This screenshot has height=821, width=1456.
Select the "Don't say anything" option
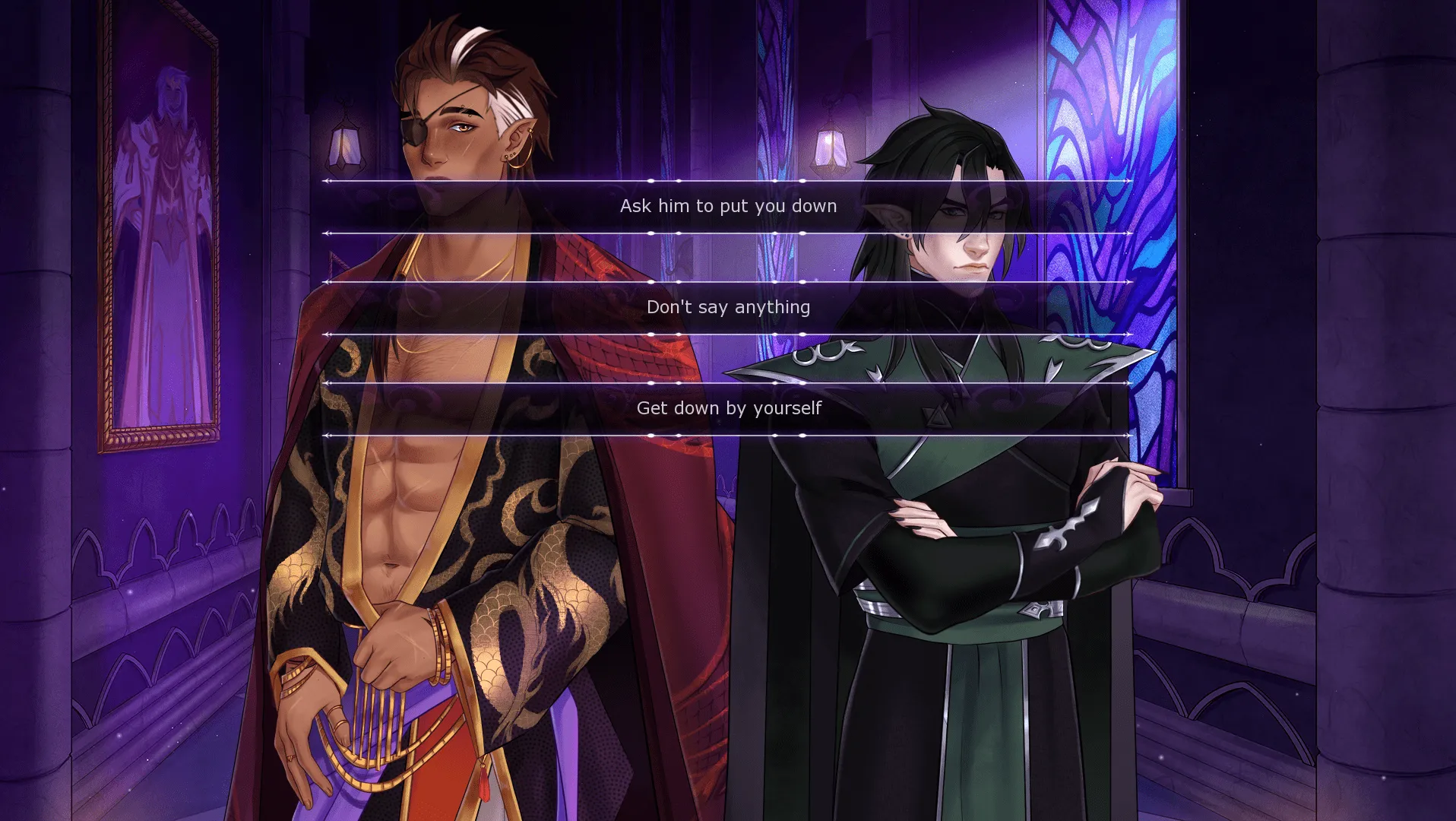(x=727, y=307)
